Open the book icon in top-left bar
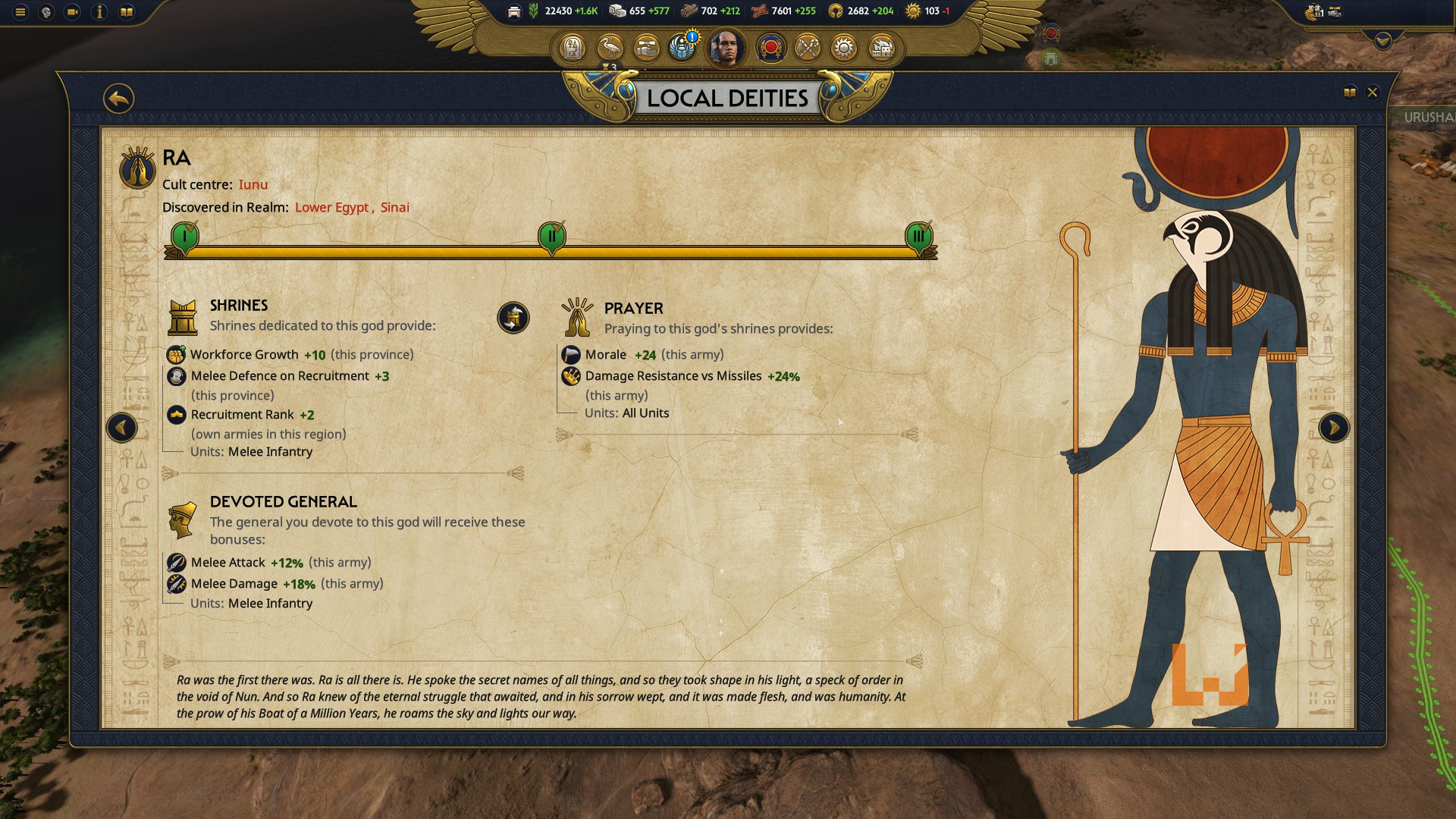Screen dimensions: 1456x819 coord(127,12)
